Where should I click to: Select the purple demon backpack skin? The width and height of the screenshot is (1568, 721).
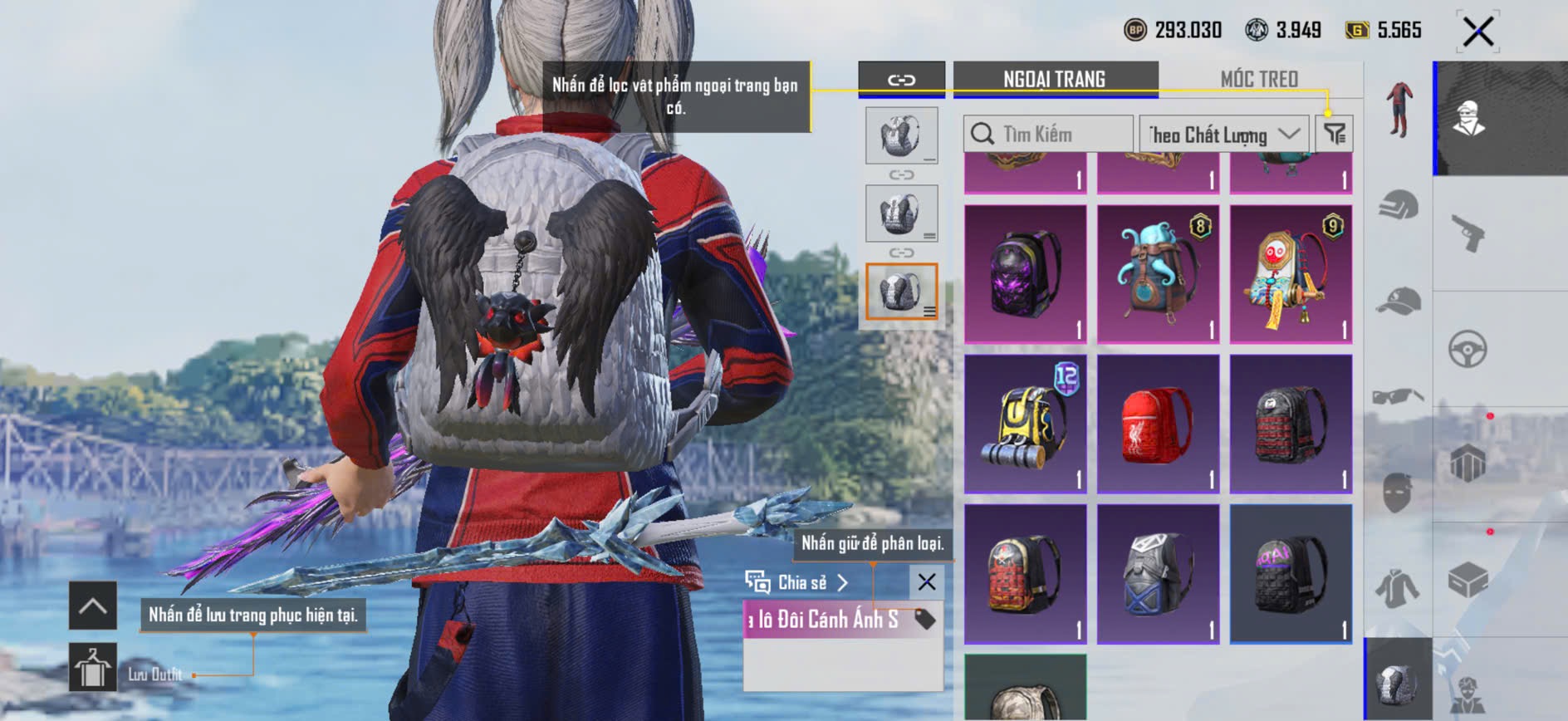pos(1026,274)
